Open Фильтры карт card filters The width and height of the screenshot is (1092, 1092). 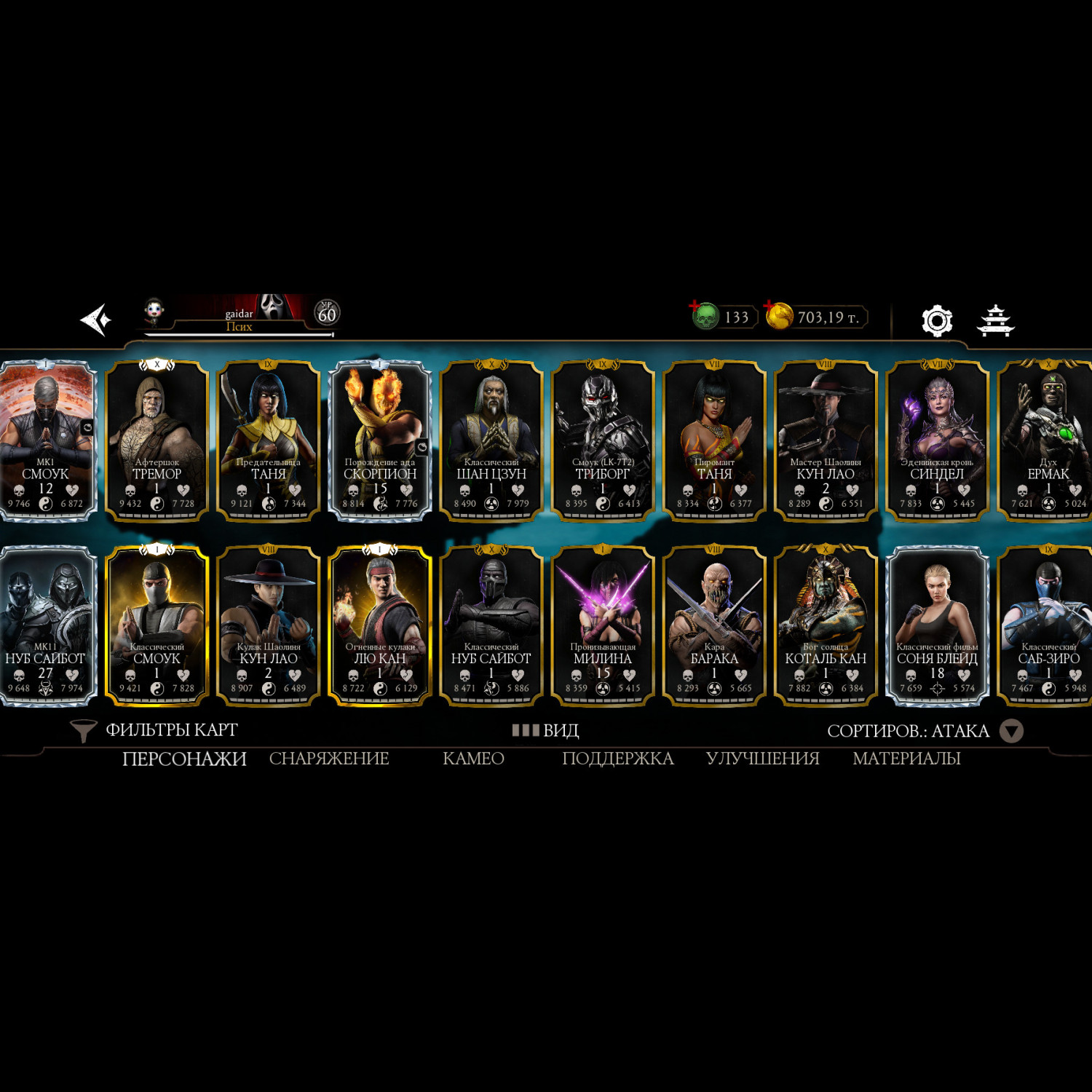coord(154,730)
